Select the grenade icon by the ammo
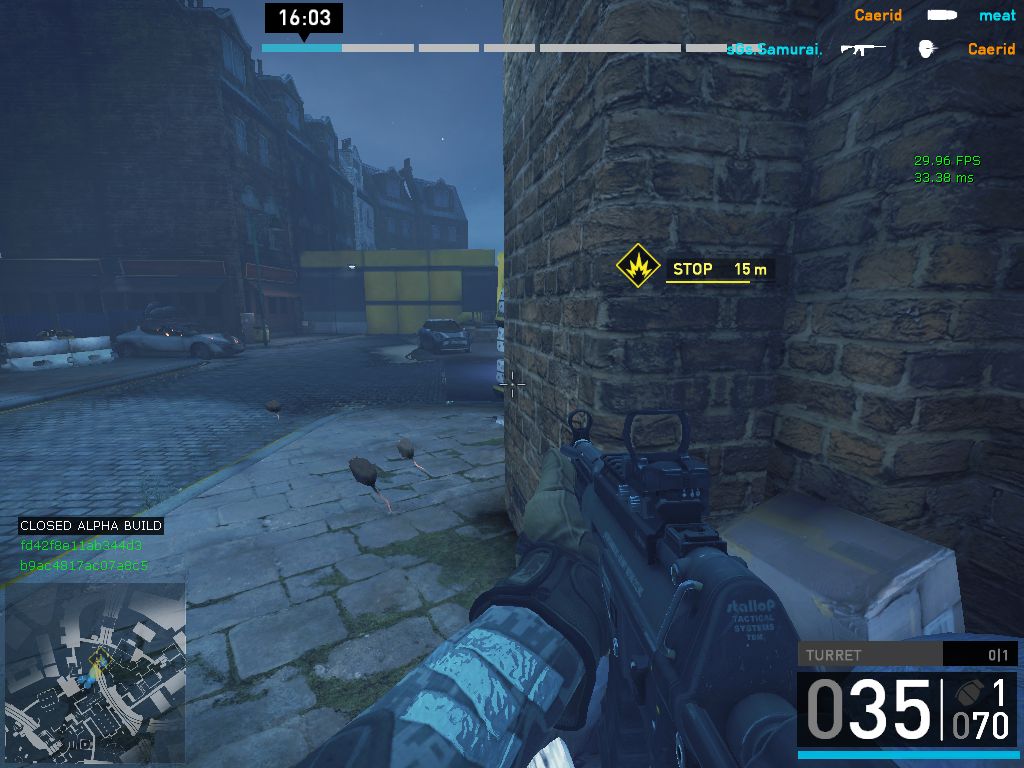The height and width of the screenshot is (768, 1024). coord(966,693)
